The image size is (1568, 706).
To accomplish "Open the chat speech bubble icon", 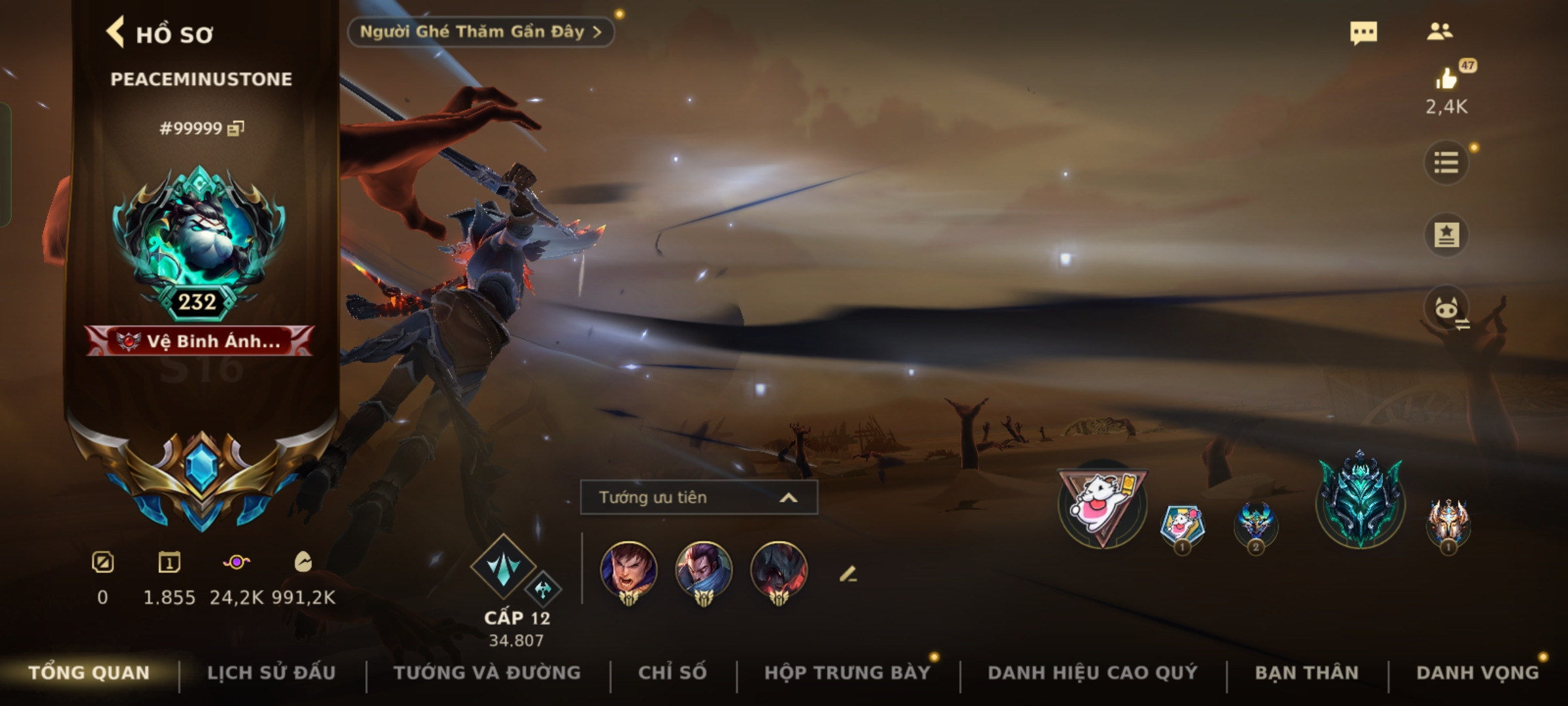I will click(1364, 33).
